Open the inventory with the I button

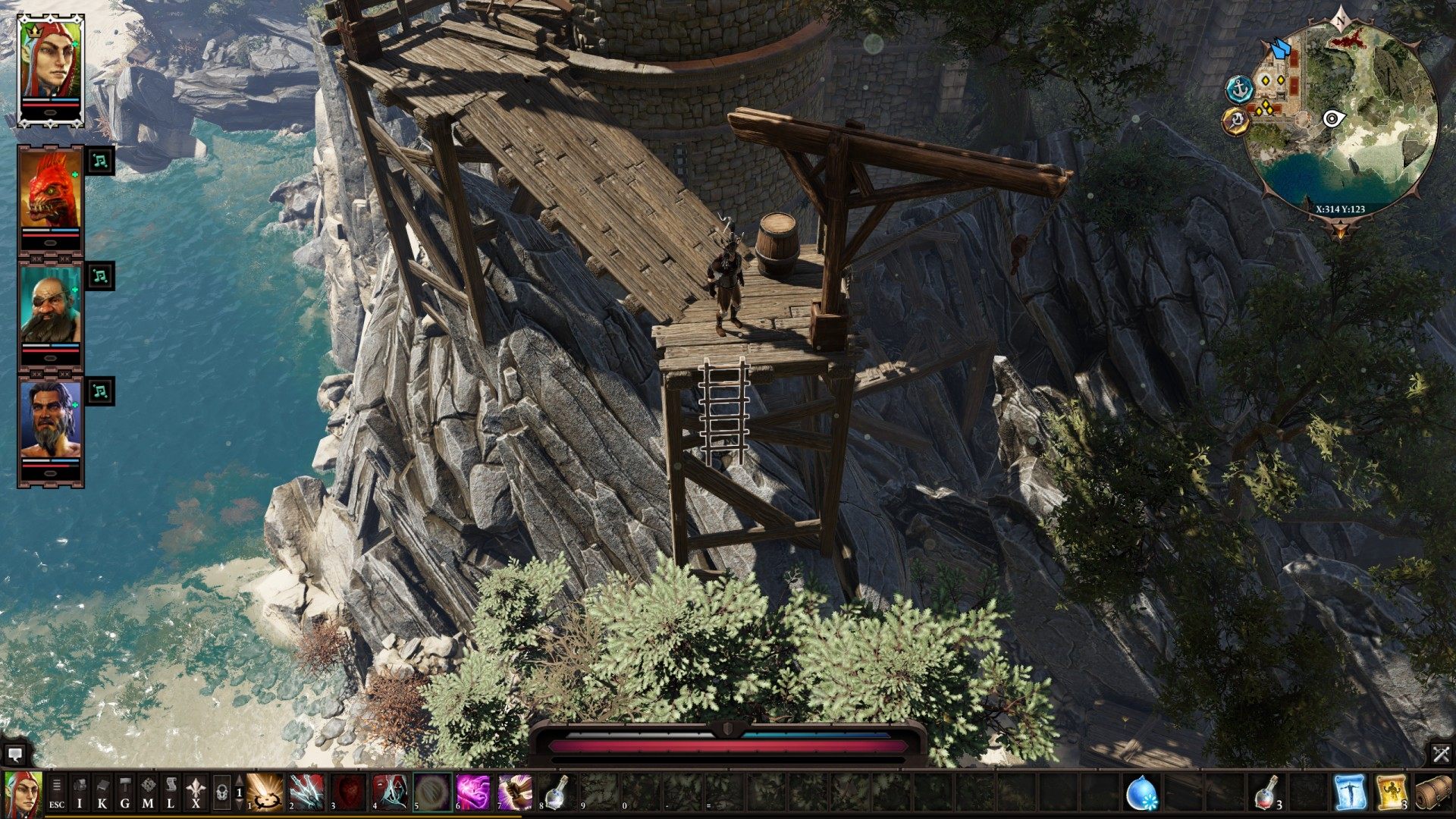[80, 794]
